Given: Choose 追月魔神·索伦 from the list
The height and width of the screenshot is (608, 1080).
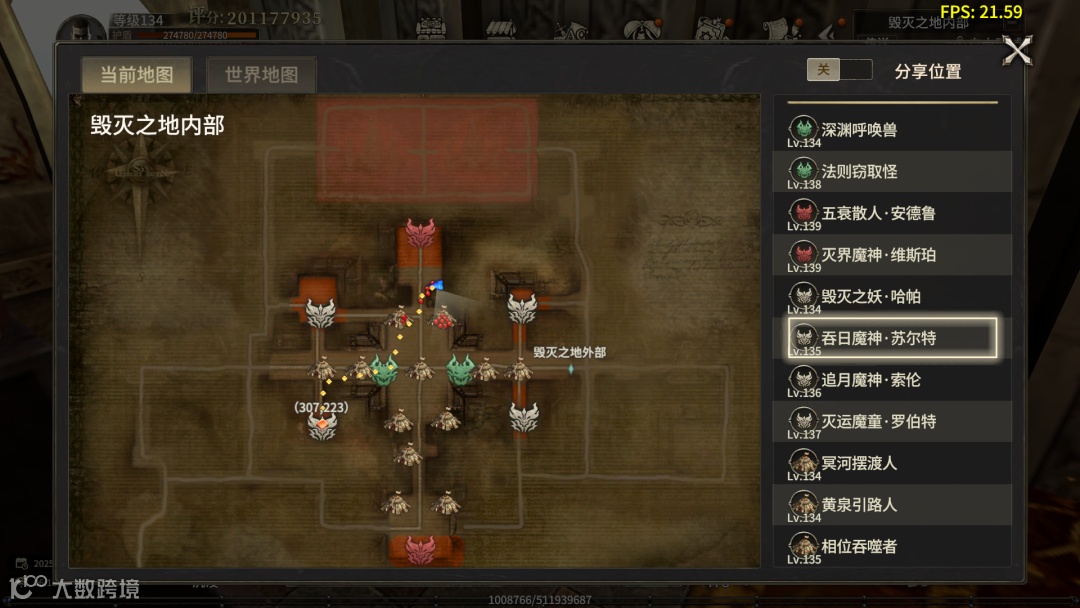Looking at the screenshot, I should [x=892, y=380].
